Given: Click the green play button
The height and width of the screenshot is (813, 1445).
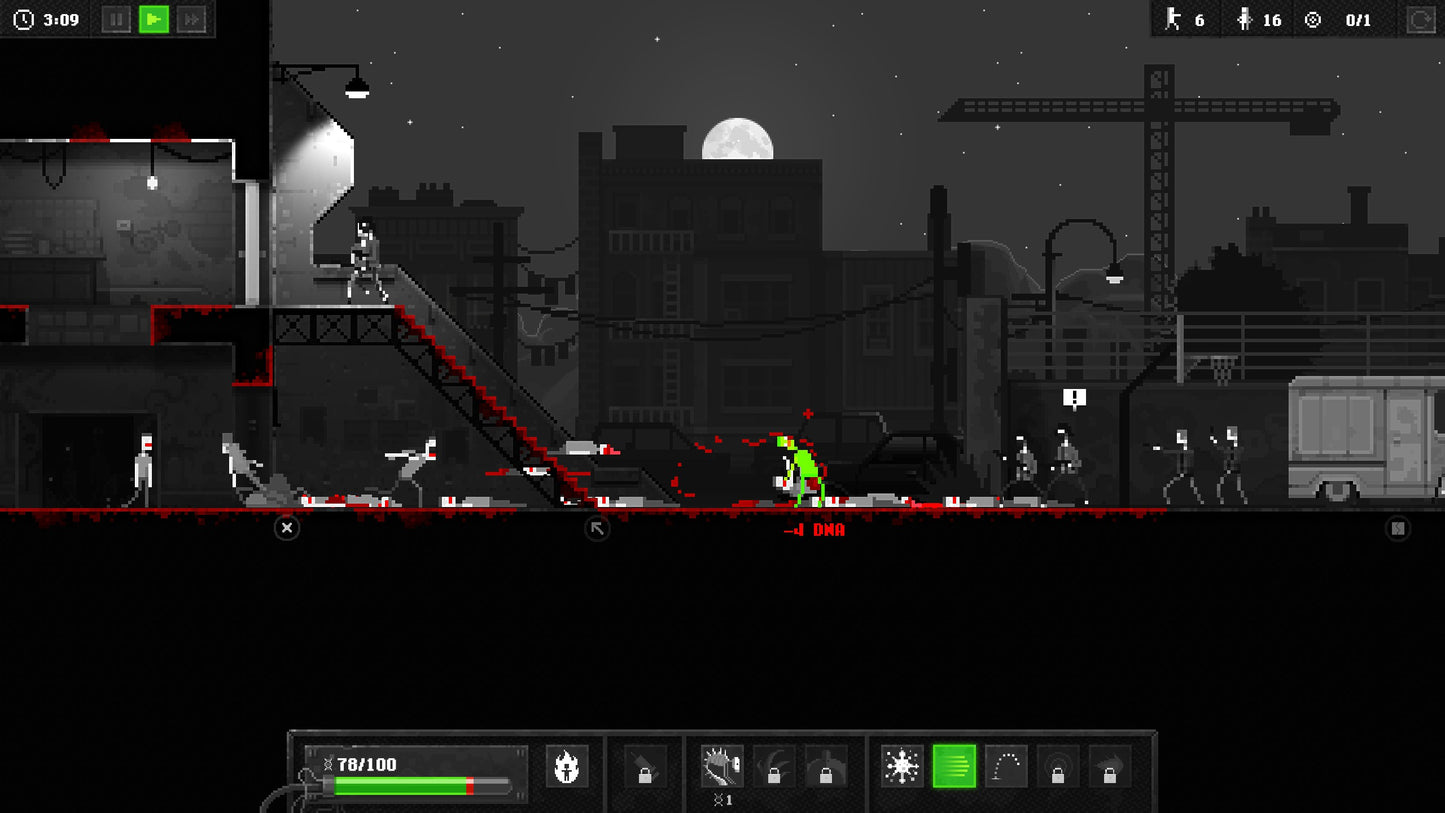Looking at the screenshot, I should click(155, 17).
